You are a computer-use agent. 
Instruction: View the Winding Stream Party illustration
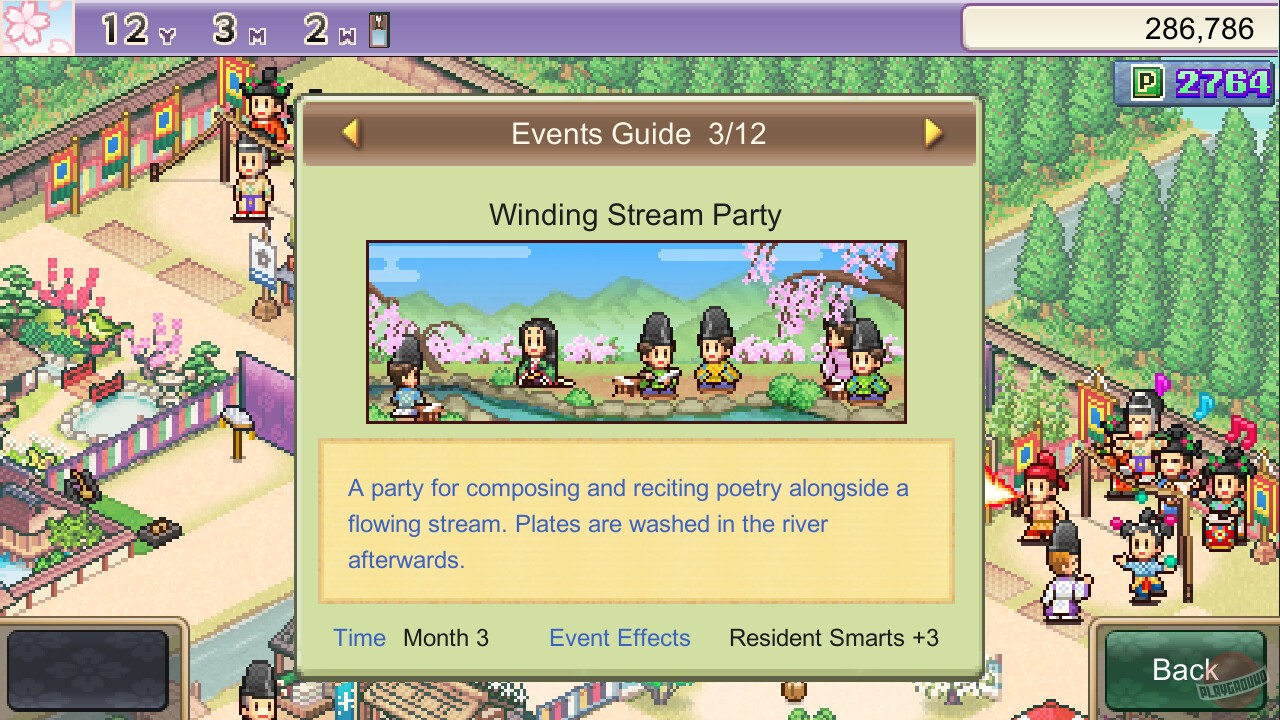point(636,333)
